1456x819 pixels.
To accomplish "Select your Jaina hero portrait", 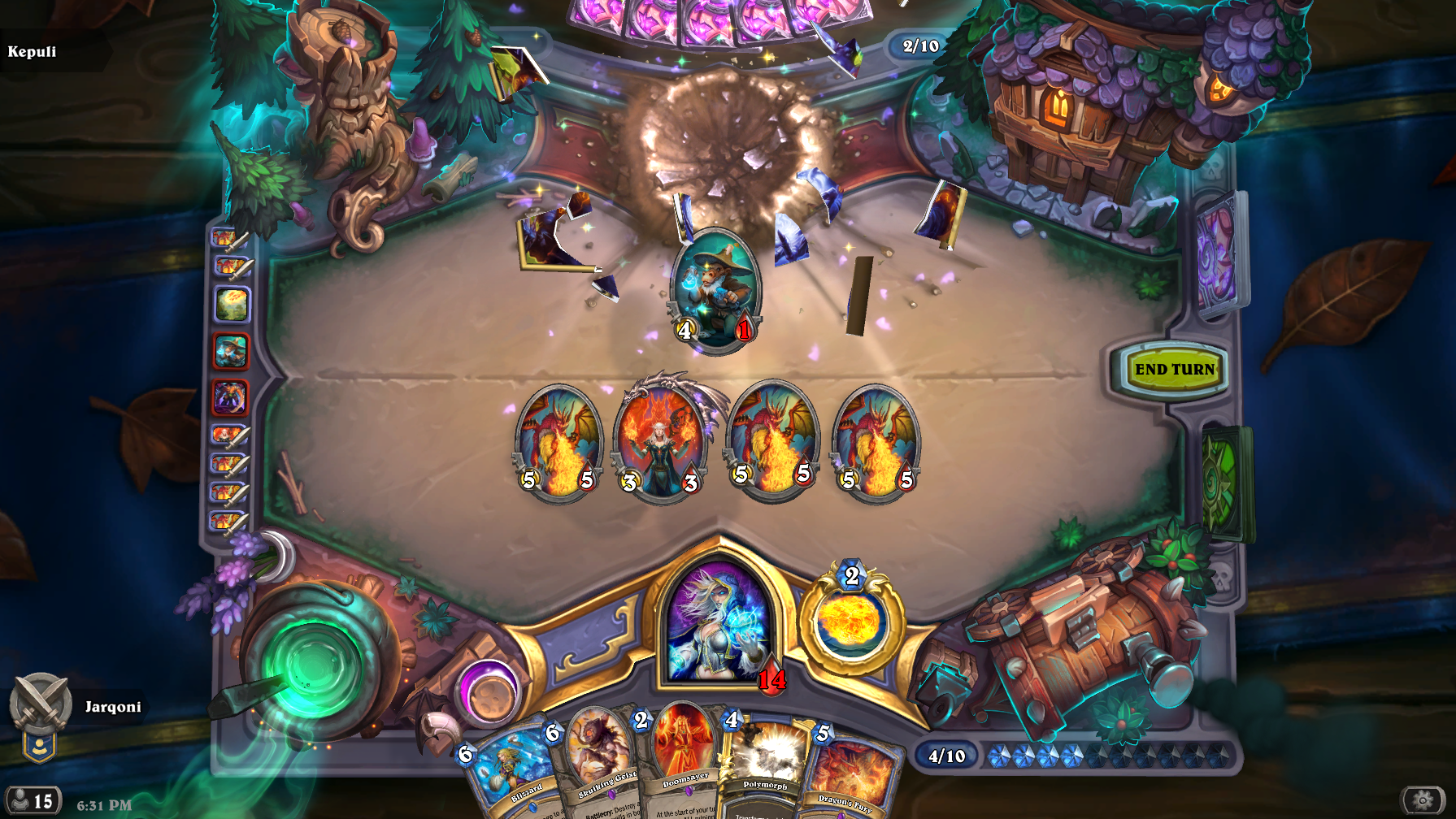I will click(x=719, y=622).
